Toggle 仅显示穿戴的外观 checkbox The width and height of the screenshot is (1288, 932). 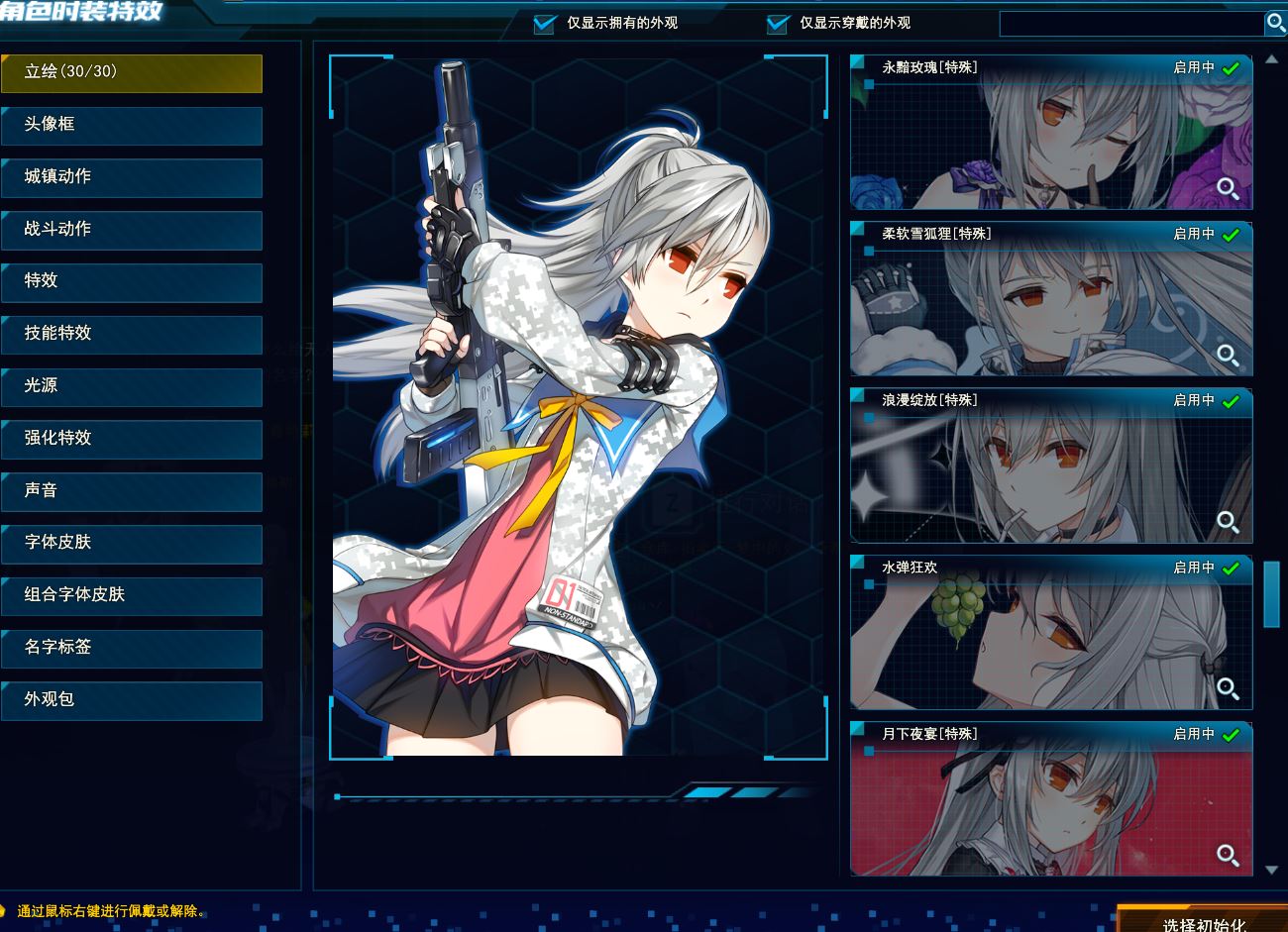778,24
